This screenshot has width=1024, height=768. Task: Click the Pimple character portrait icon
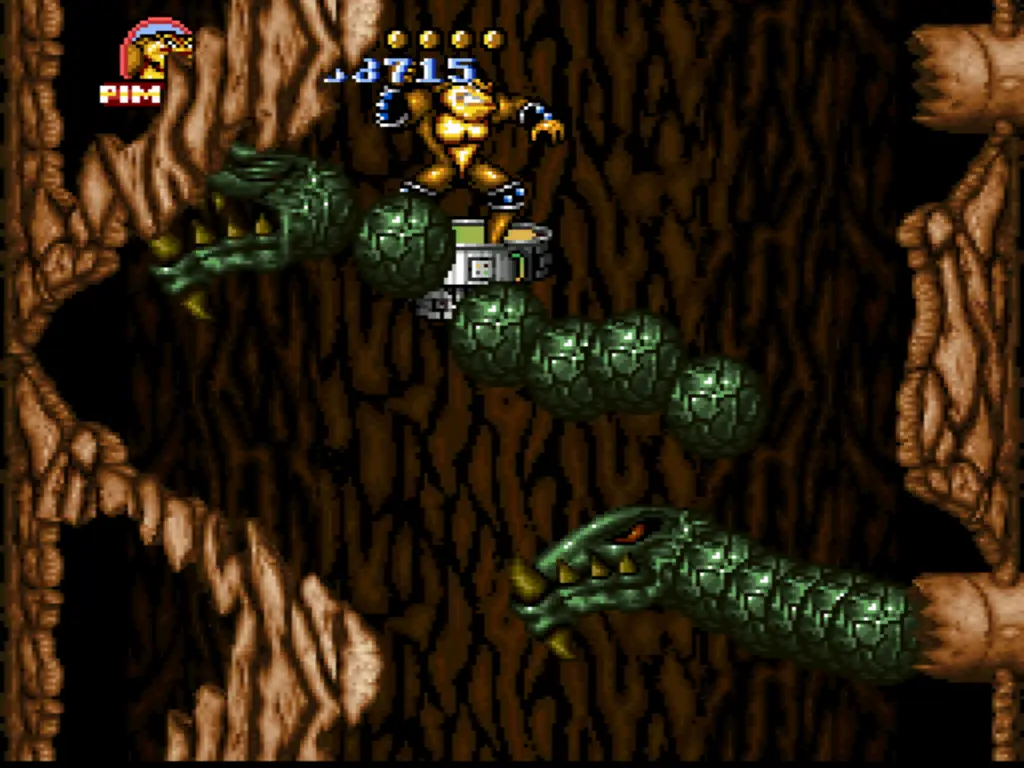point(155,52)
